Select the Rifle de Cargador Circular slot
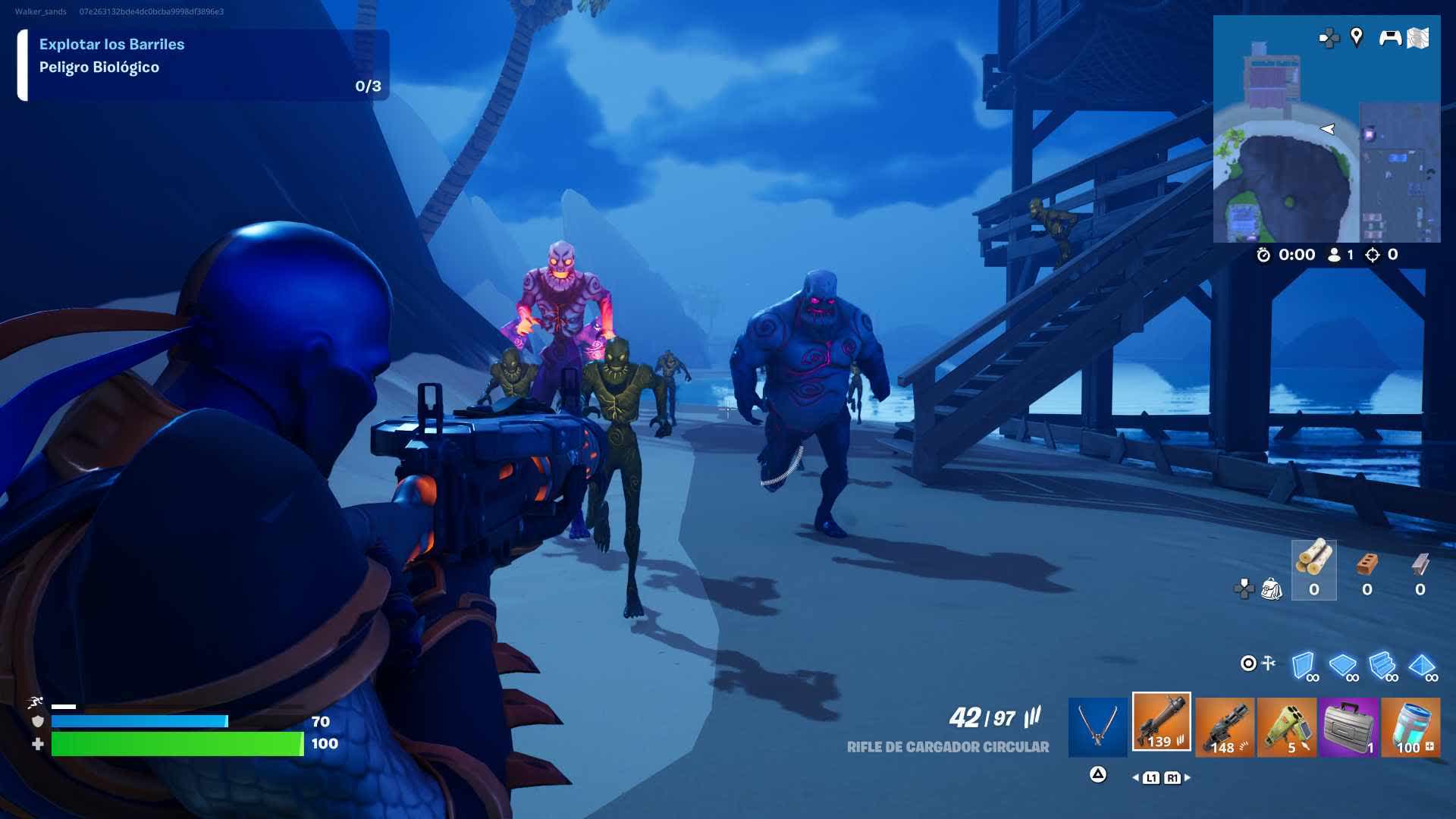 click(x=1161, y=723)
